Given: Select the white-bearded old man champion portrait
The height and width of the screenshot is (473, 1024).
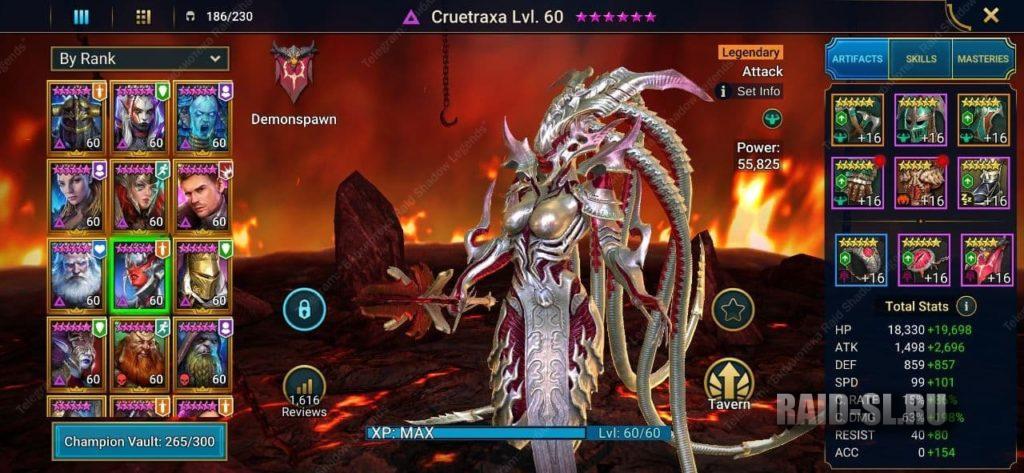Looking at the screenshot, I should tap(77, 275).
